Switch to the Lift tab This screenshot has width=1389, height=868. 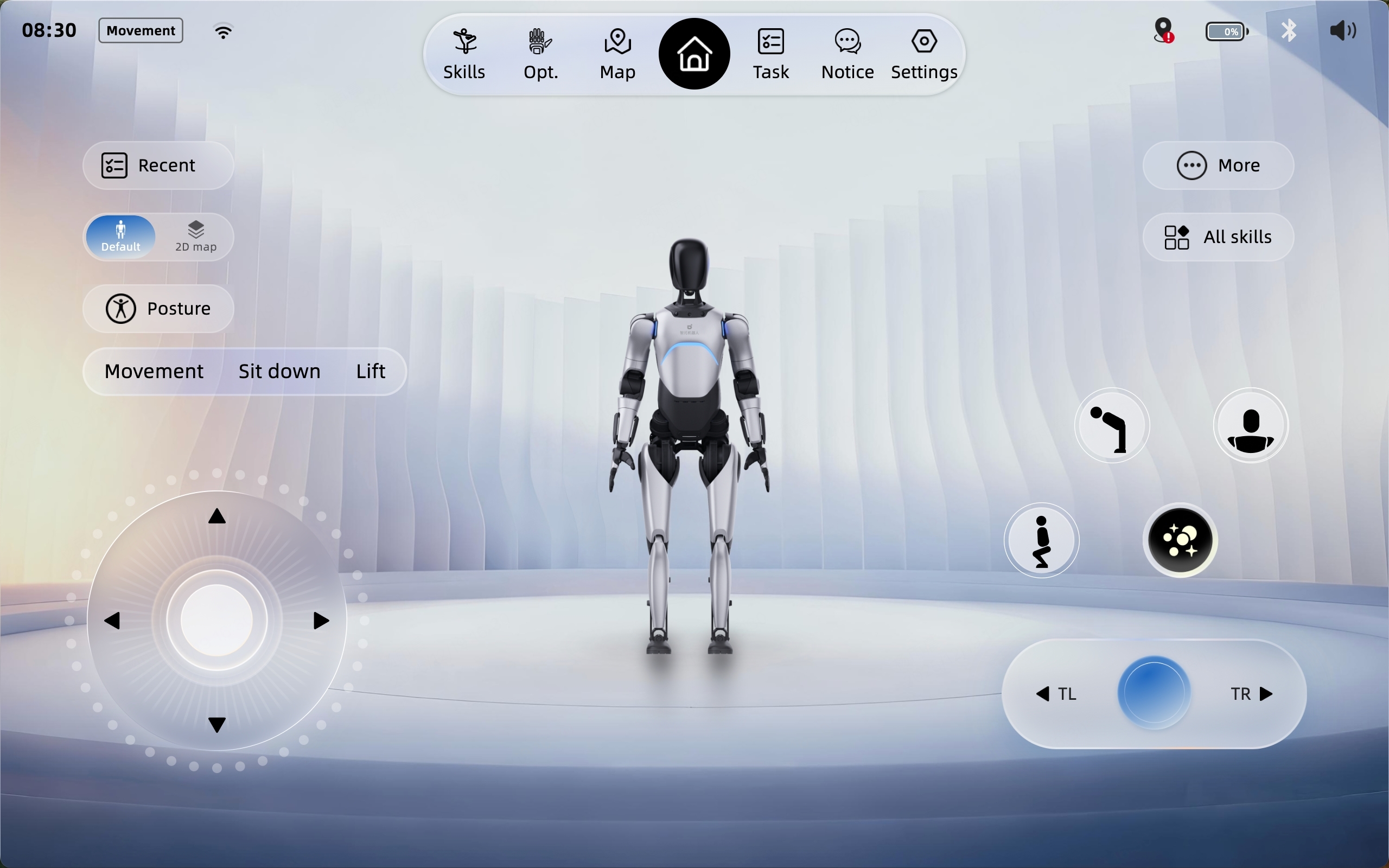370,371
